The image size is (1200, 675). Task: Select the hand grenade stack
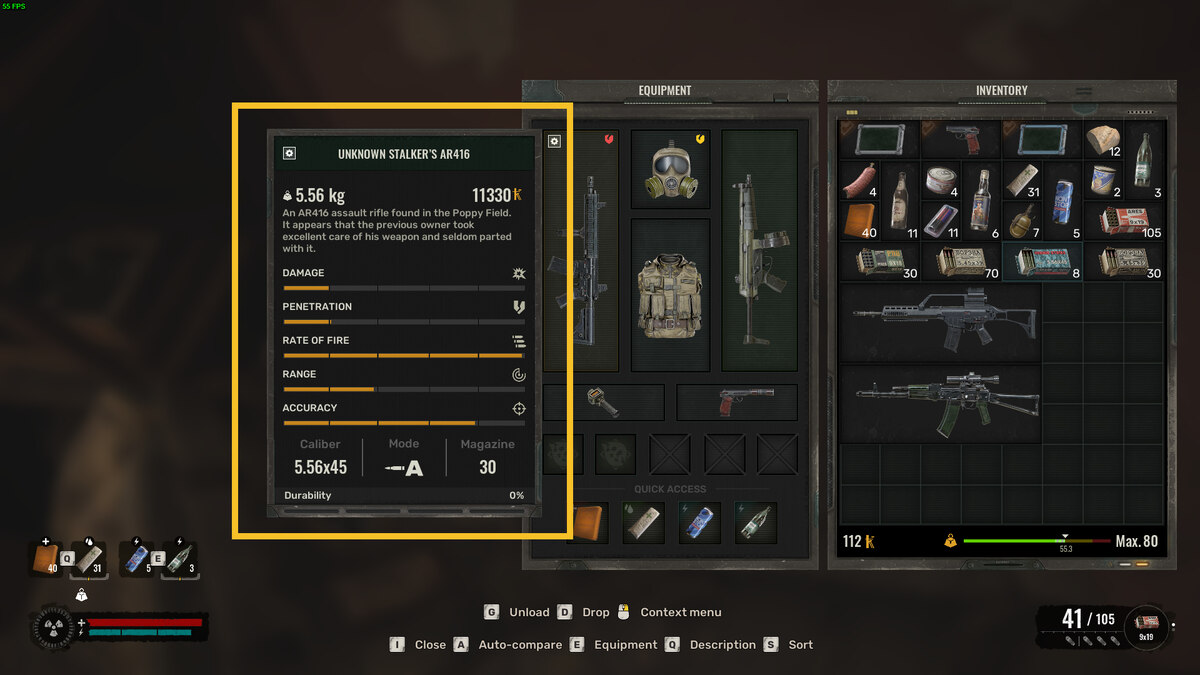1021,222
